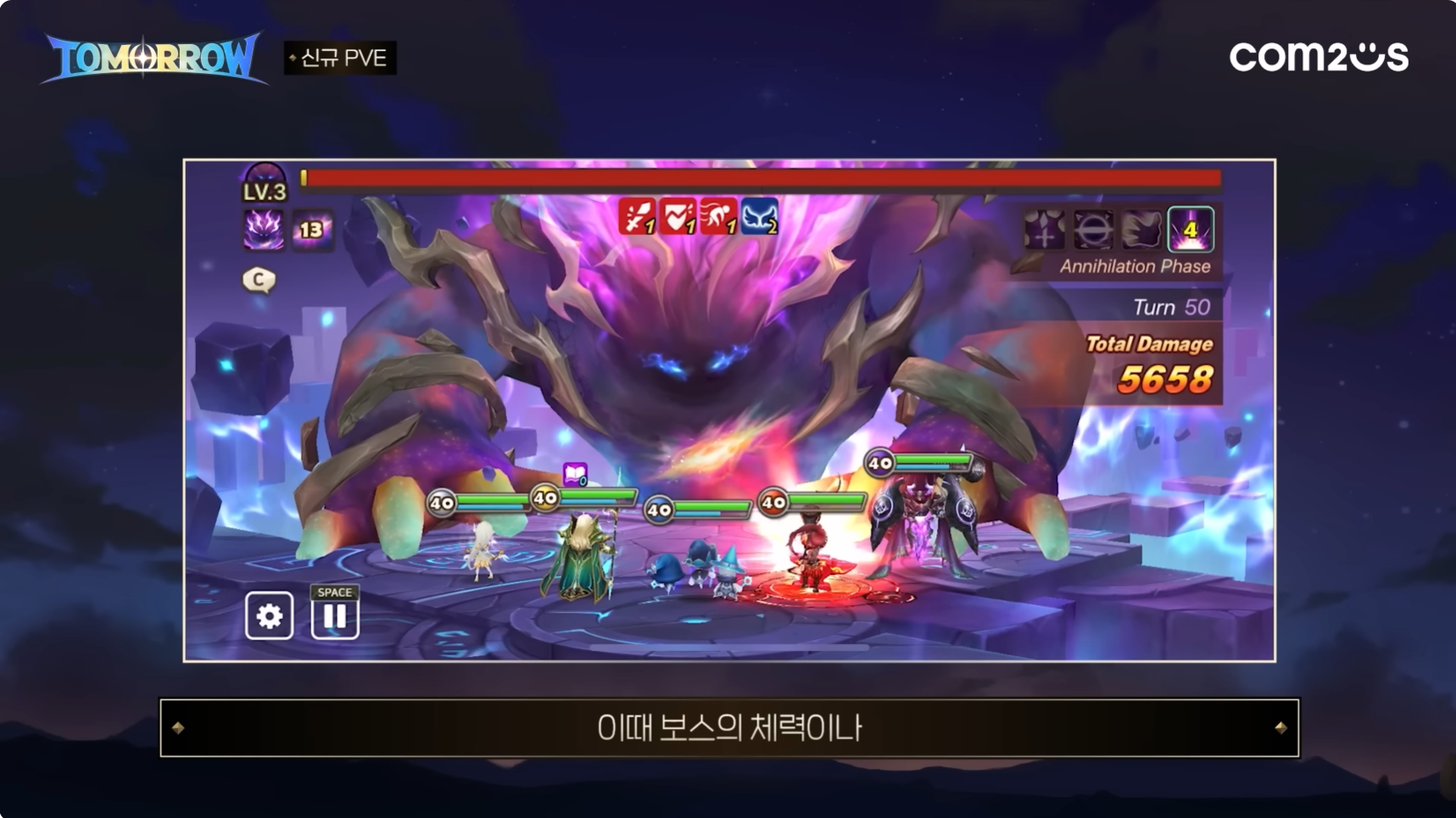1456x818 pixels.
Task: Select the sword-and-circles phase icon
Action: pyautogui.click(x=1045, y=230)
